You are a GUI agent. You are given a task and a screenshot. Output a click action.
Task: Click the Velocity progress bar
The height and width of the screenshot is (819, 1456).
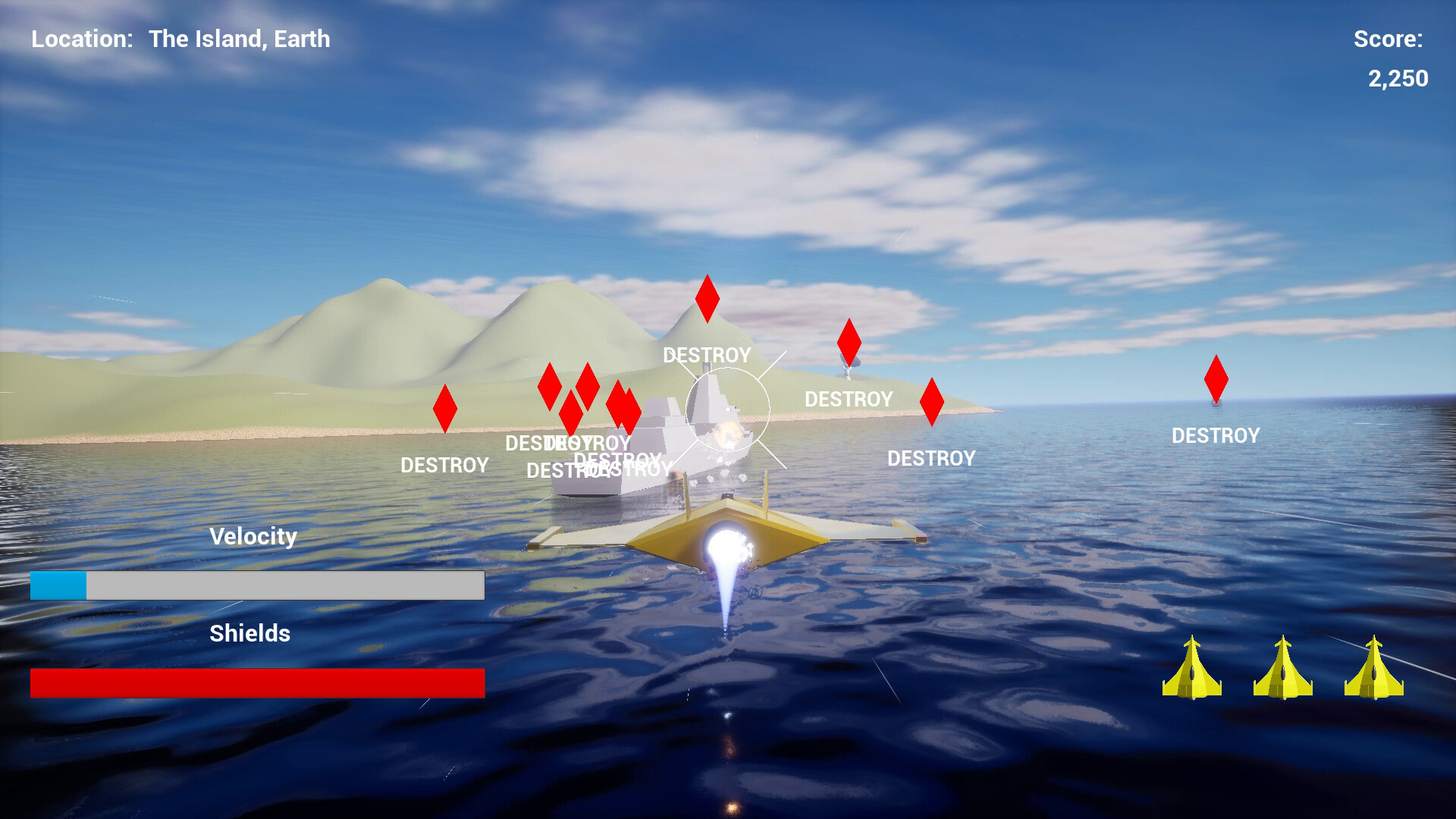pos(256,585)
